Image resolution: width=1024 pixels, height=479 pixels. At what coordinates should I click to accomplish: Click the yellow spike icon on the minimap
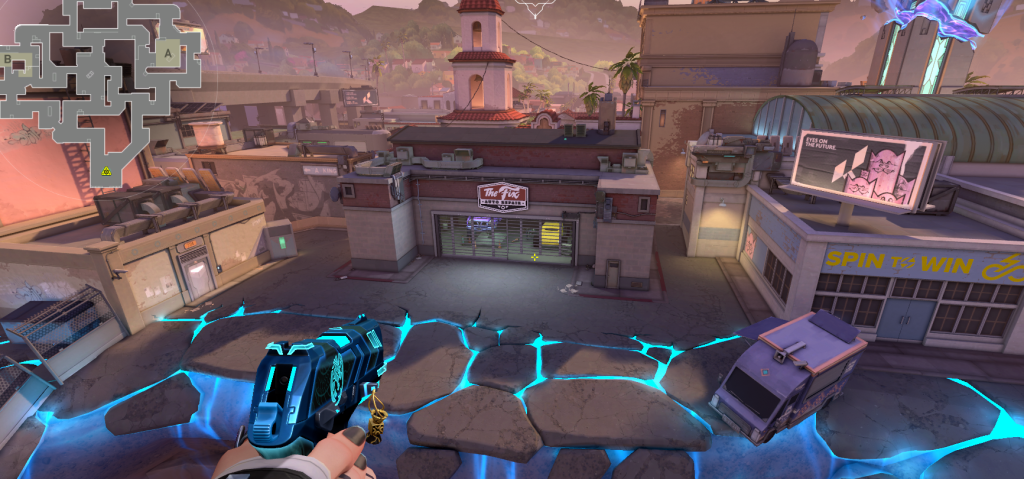[x=105, y=173]
